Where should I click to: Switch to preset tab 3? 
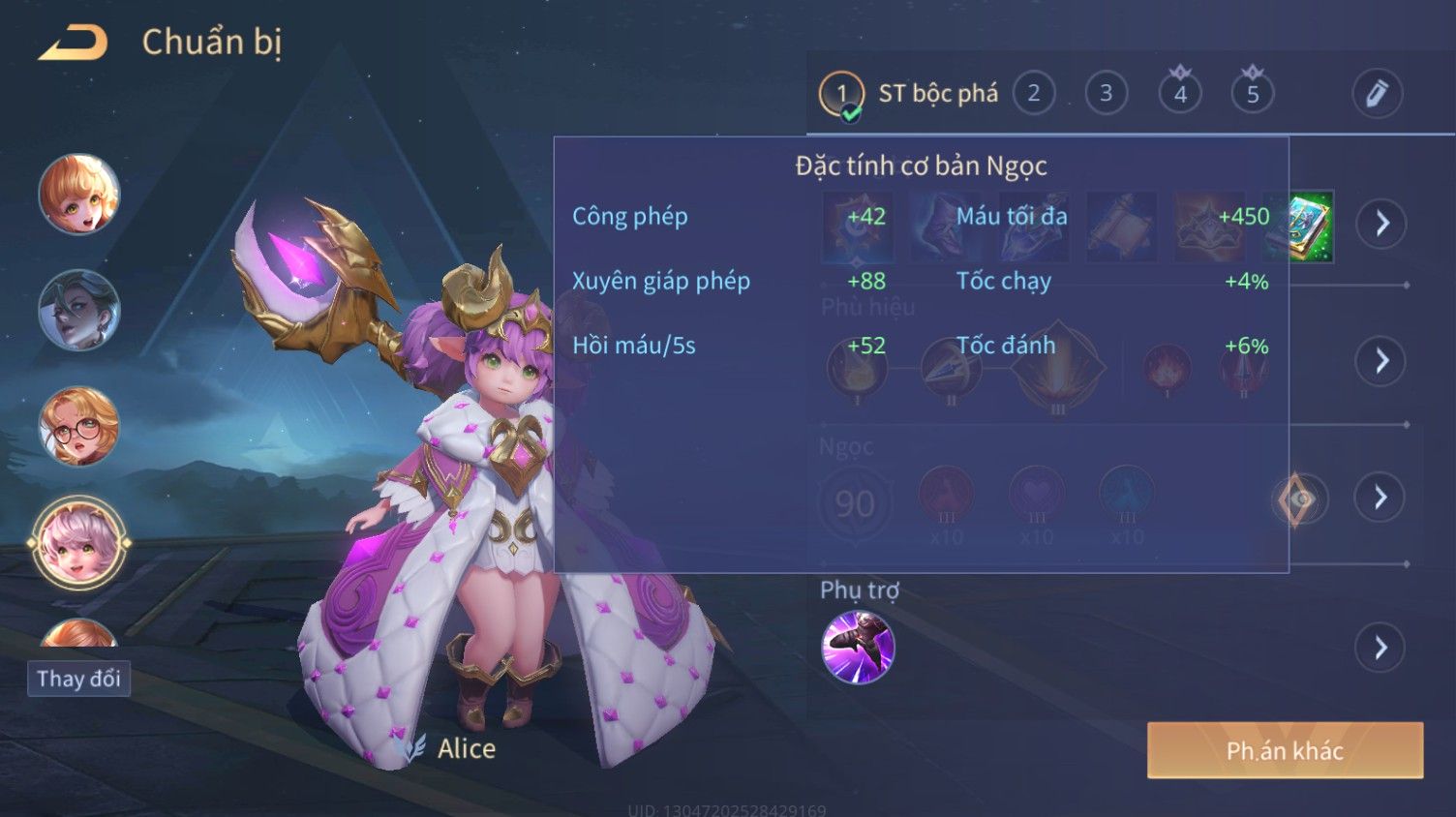[x=1106, y=94]
